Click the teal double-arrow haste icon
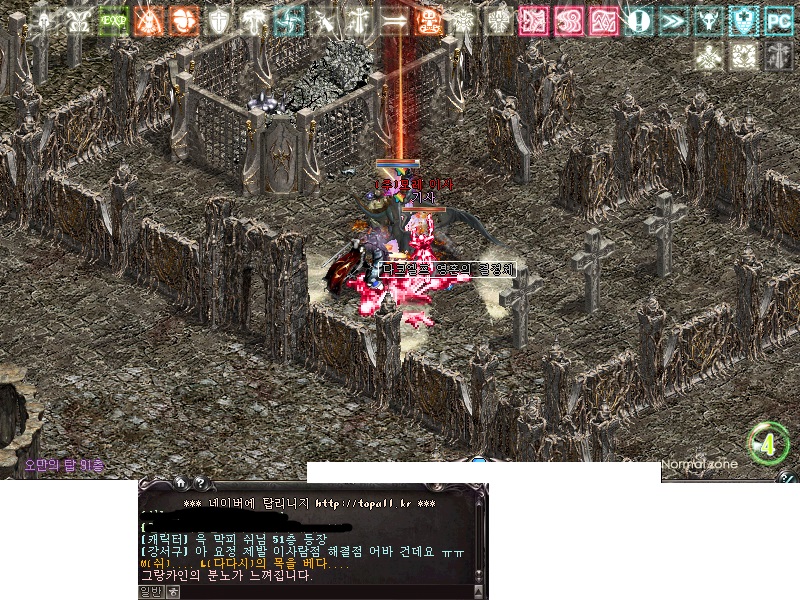Image resolution: width=800 pixels, height=600 pixels. coord(674,20)
